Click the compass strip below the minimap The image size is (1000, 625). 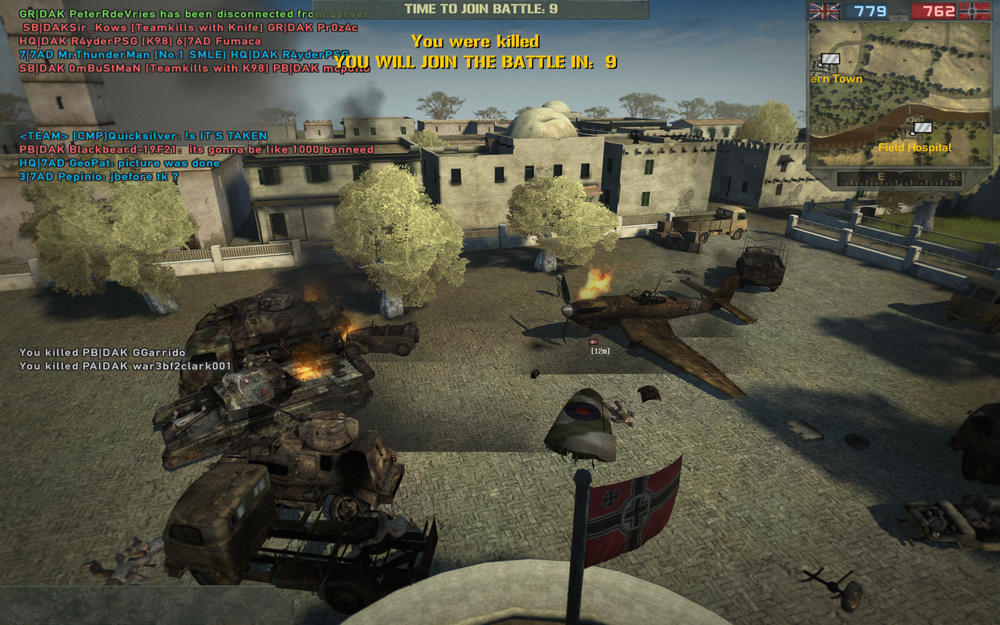[899, 178]
